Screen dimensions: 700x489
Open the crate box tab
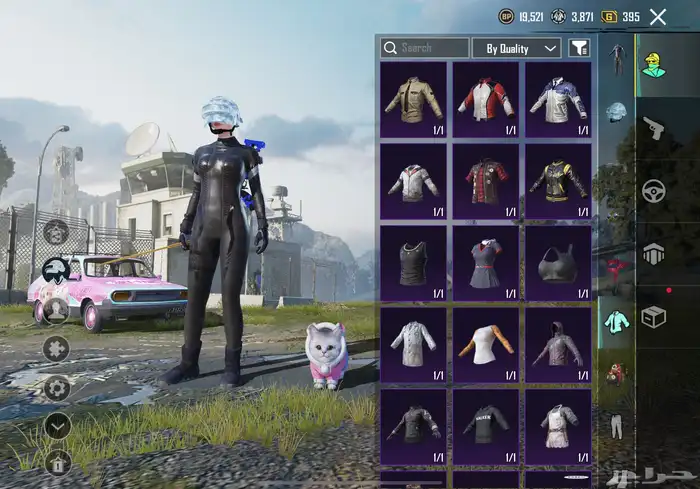click(654, 316)
